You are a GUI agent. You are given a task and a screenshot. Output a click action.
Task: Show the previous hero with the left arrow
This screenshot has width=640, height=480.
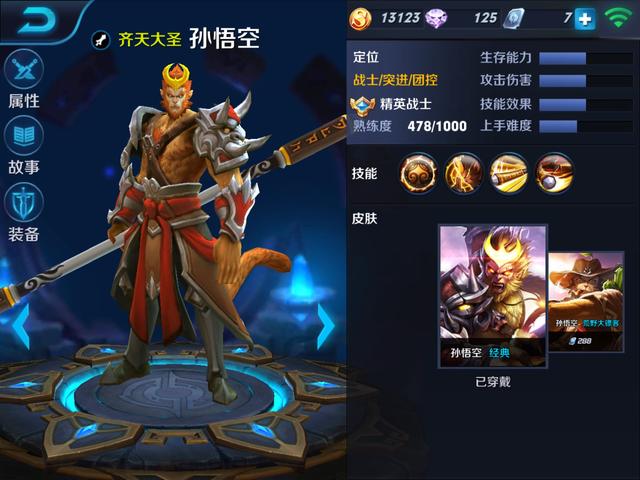19,325
